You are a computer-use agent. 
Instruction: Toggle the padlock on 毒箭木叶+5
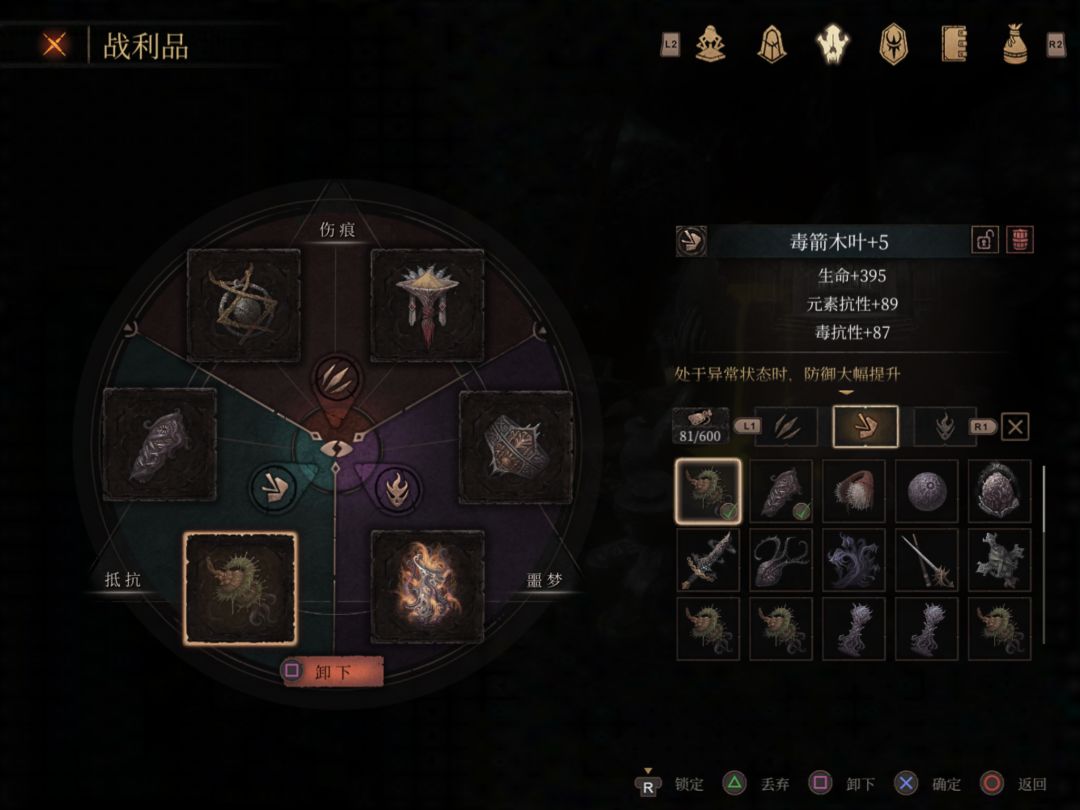[985, 240]
